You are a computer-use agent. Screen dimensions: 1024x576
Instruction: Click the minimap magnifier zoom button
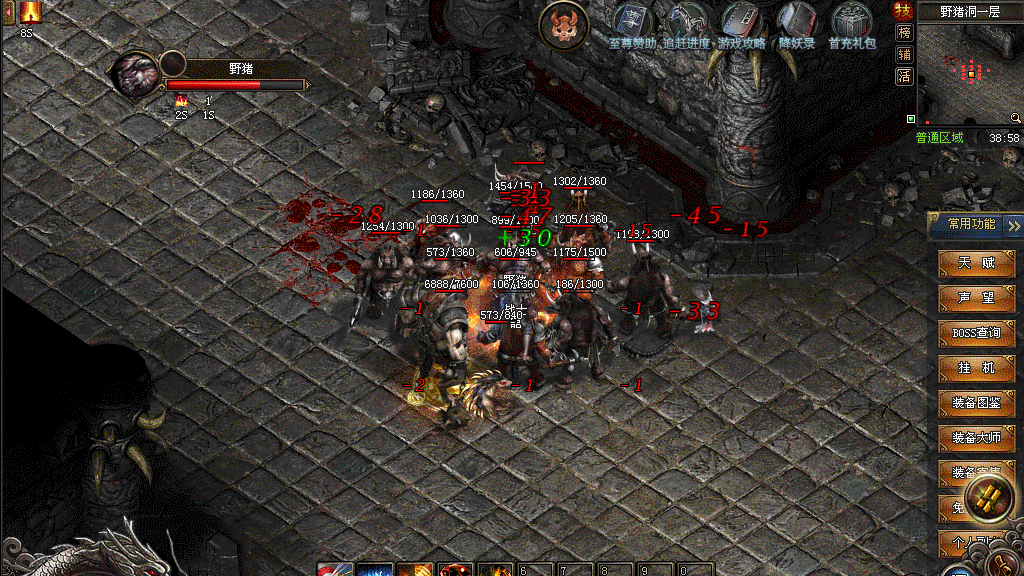[1015, 118]
